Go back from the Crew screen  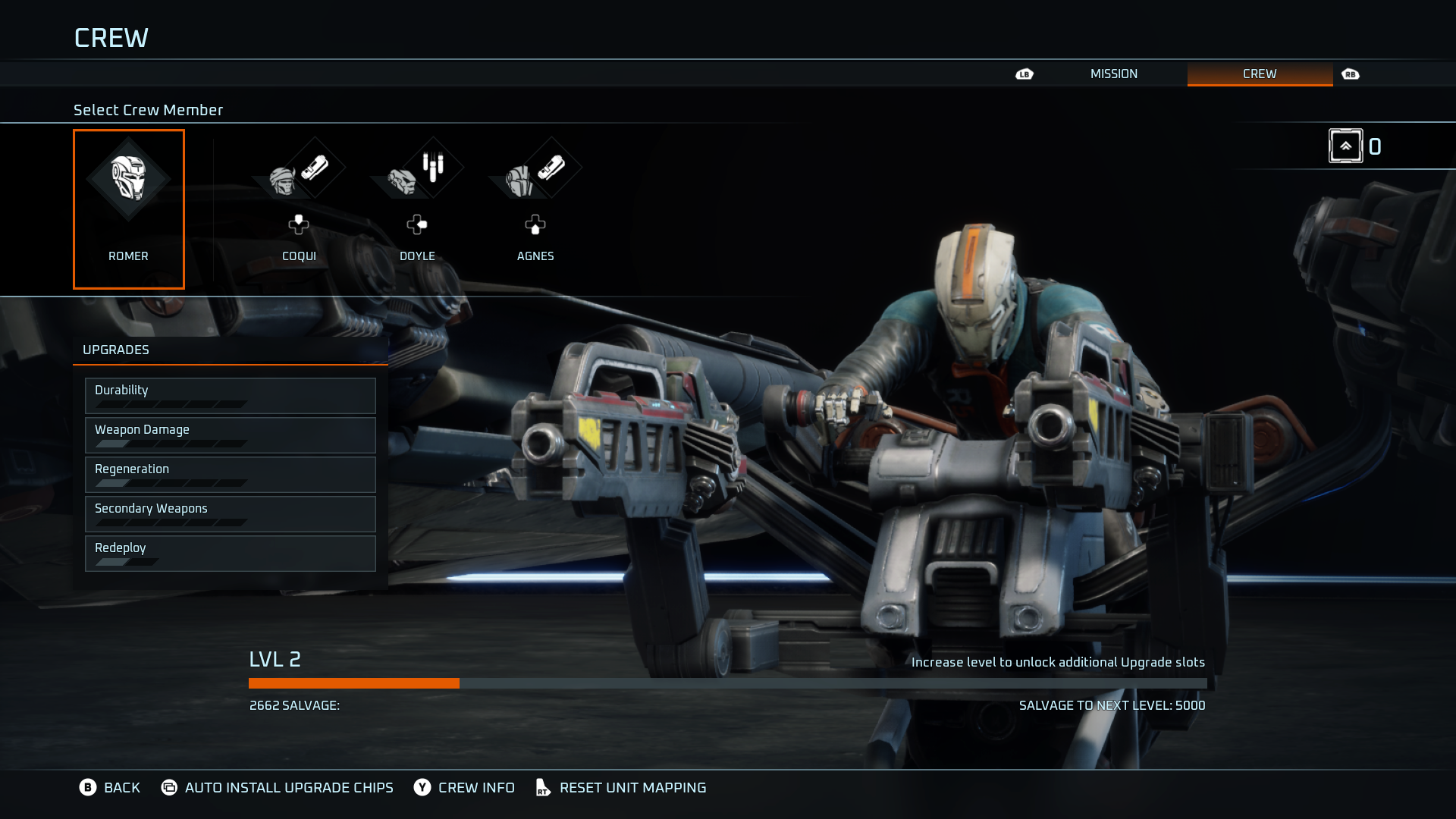tap(110, 788)
